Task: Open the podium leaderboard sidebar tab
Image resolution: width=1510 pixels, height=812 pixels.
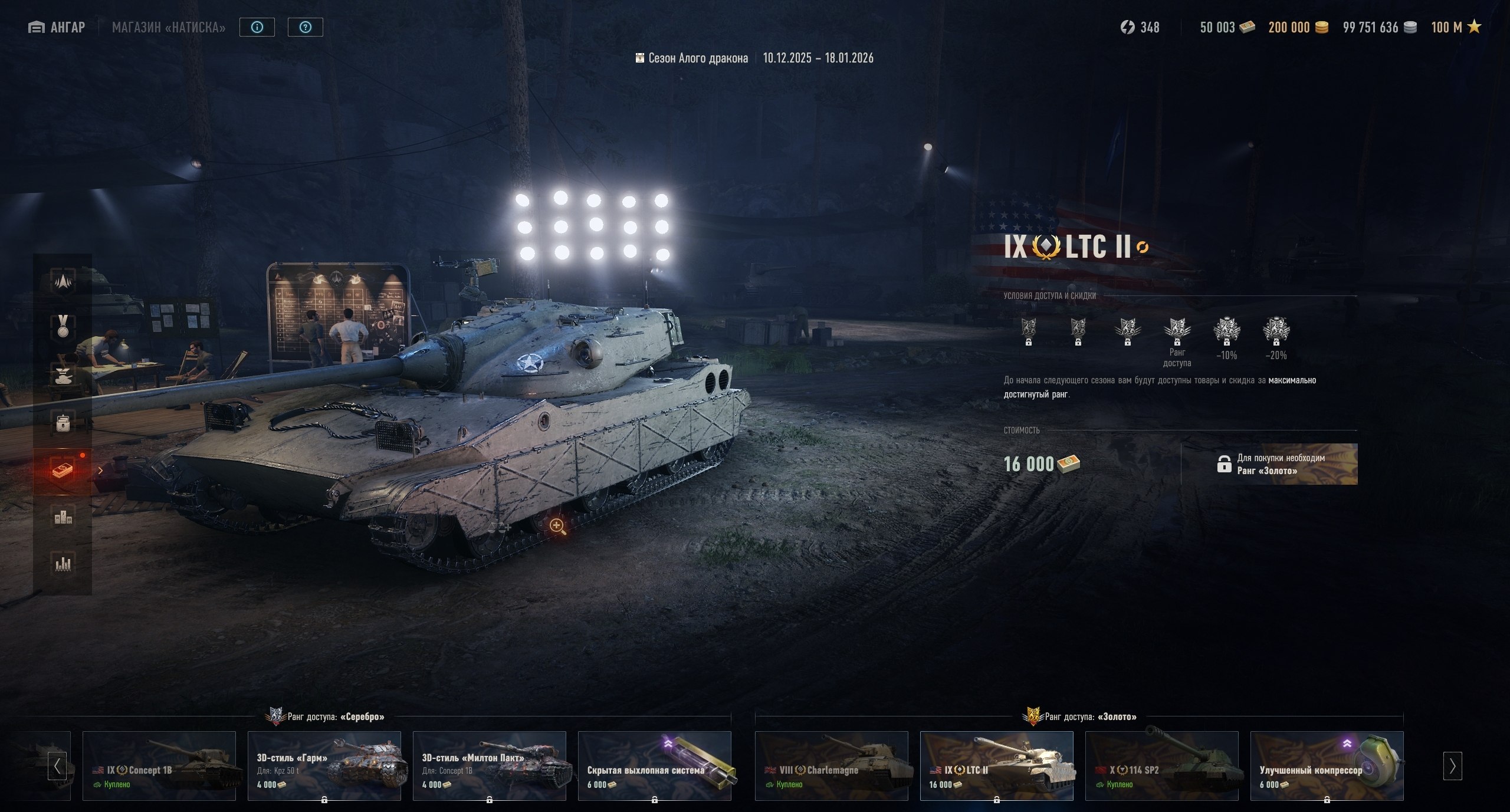Action: [x=63, y=518]
